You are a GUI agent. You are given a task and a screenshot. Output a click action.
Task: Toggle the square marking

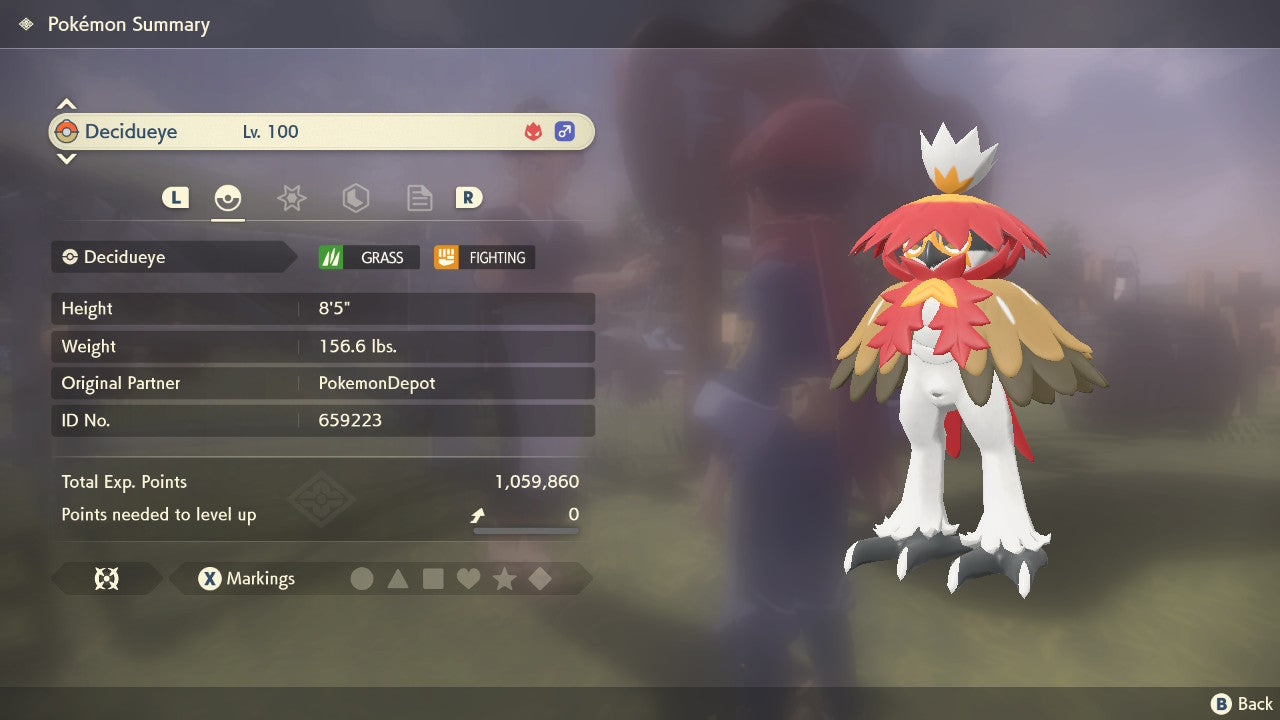(x=433, y=579)
